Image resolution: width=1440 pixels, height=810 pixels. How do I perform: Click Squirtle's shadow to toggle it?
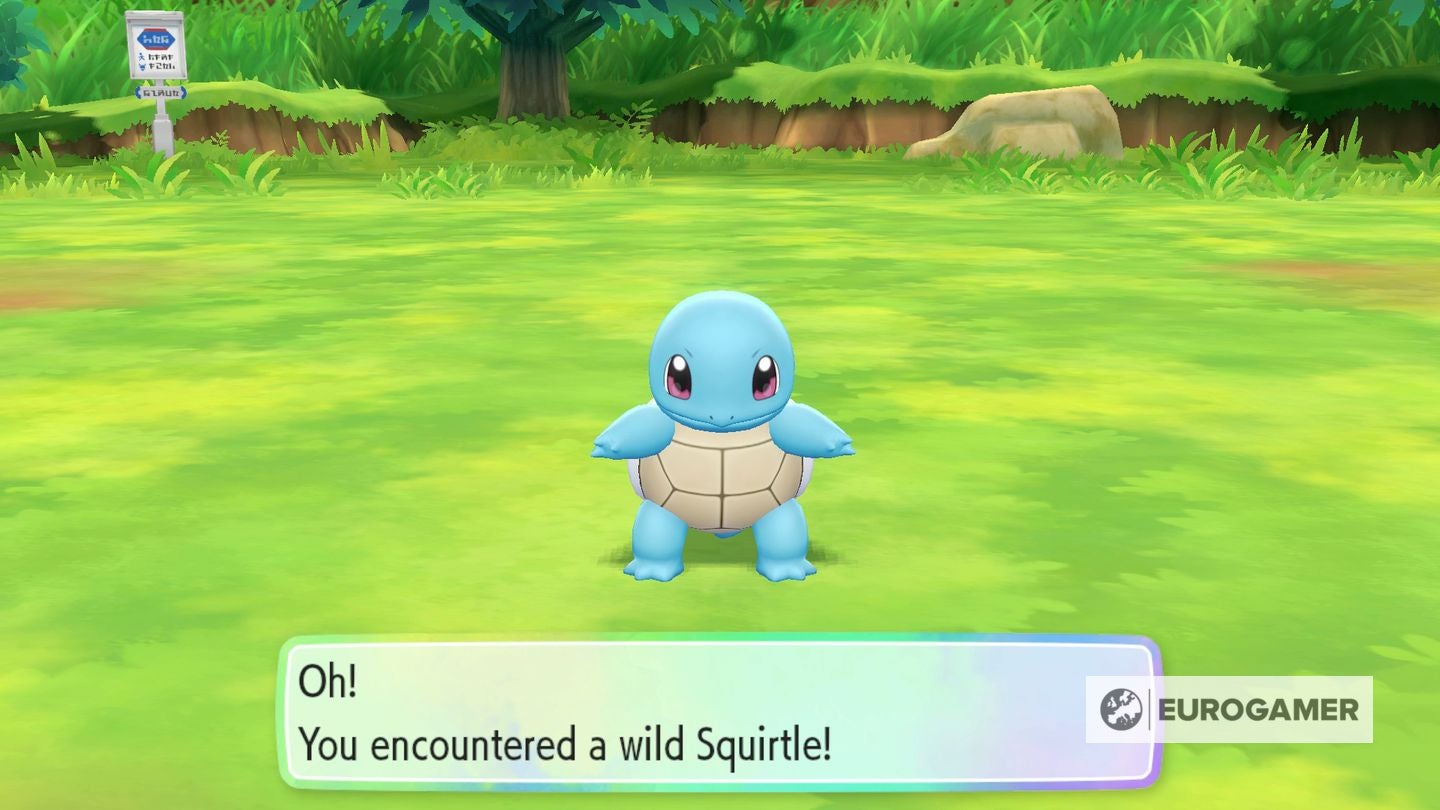tap(718, 560)
